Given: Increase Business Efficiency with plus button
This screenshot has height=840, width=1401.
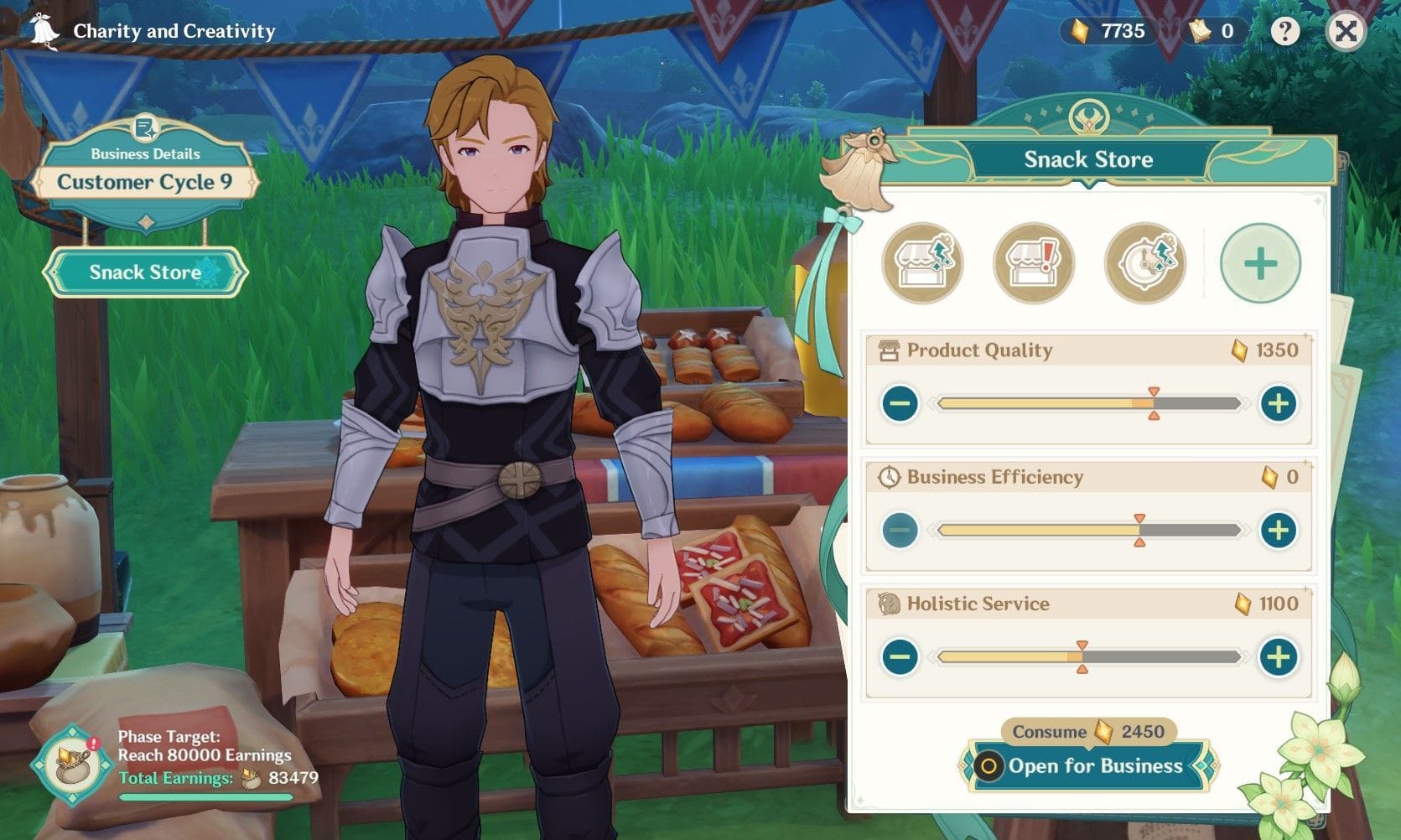Looking at the screenshot, I should pyautogui.click(x=1278, y=531).
